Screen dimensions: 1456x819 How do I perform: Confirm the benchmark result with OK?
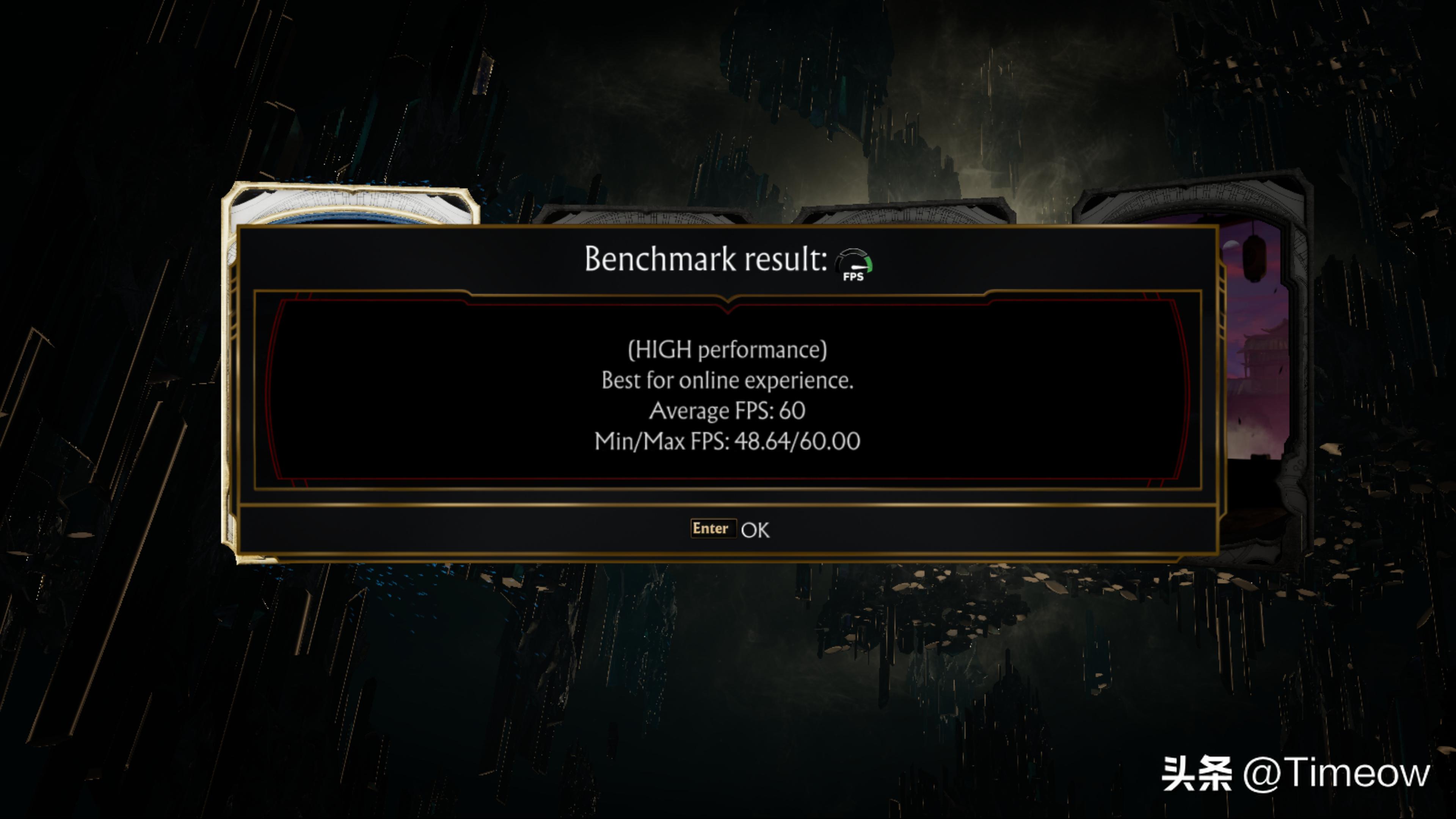(730, 529)
